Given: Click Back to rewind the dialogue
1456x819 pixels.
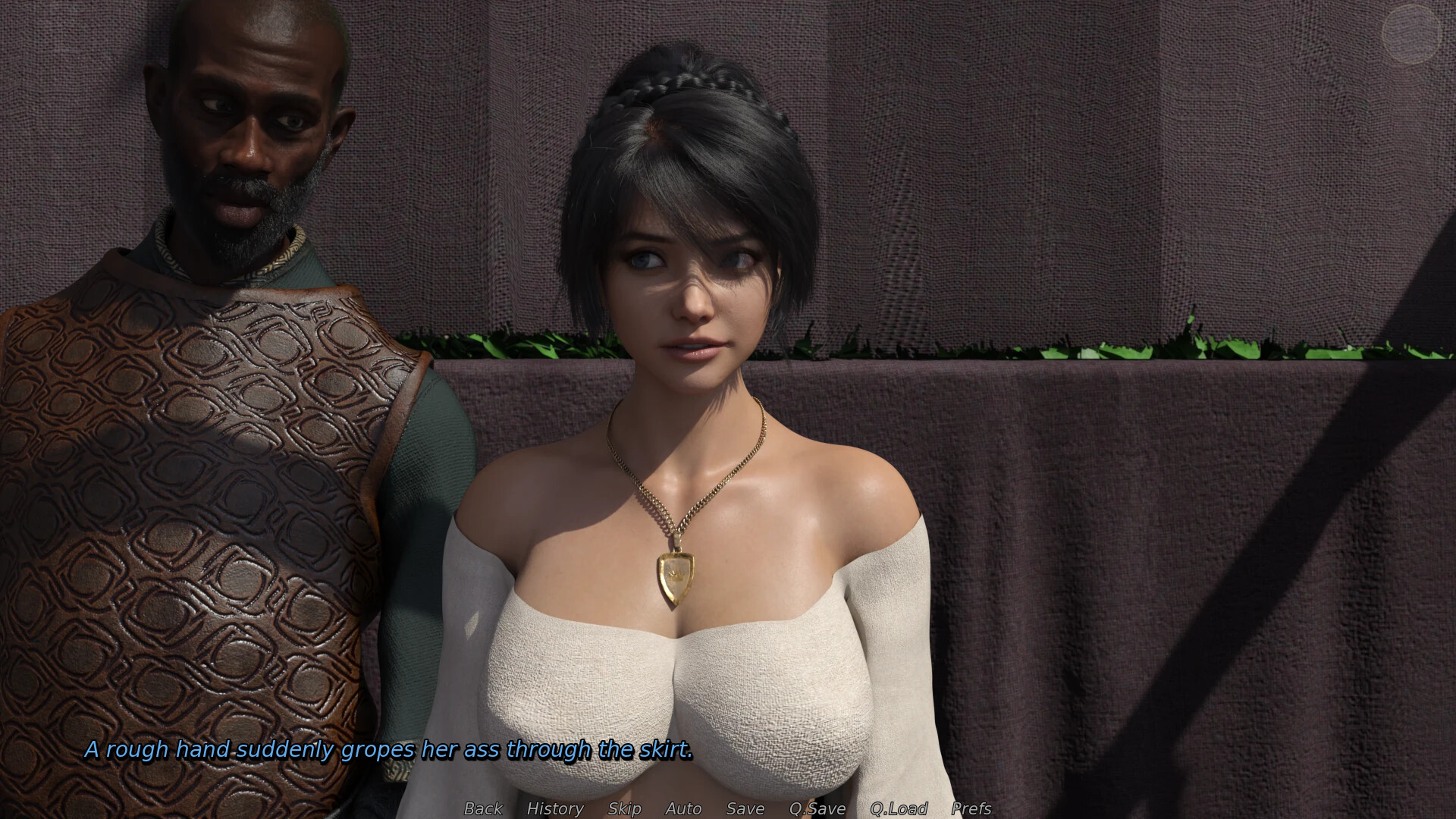Looking at the screenshot, I should (x=482, y=808).
